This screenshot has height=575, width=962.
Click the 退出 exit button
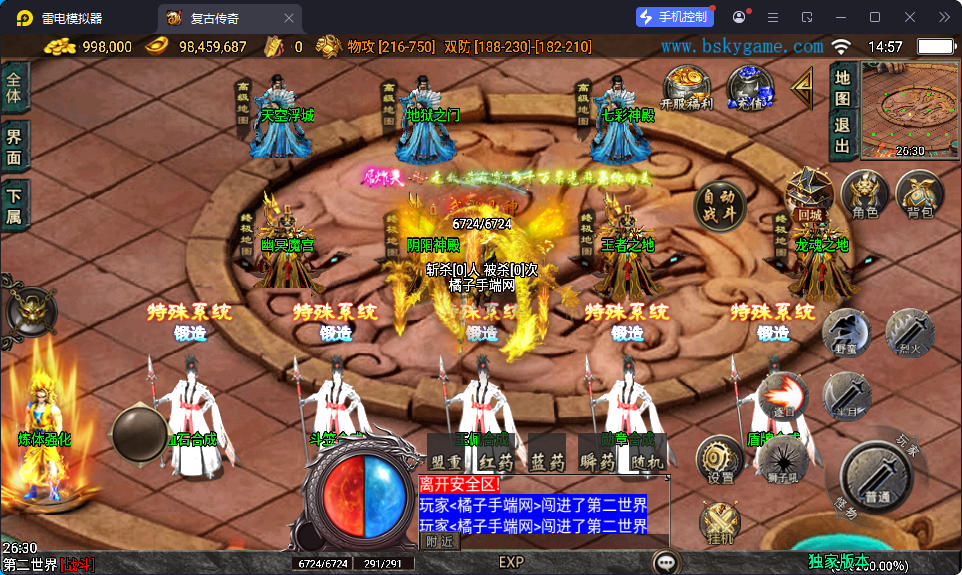(x=842, y=136)
